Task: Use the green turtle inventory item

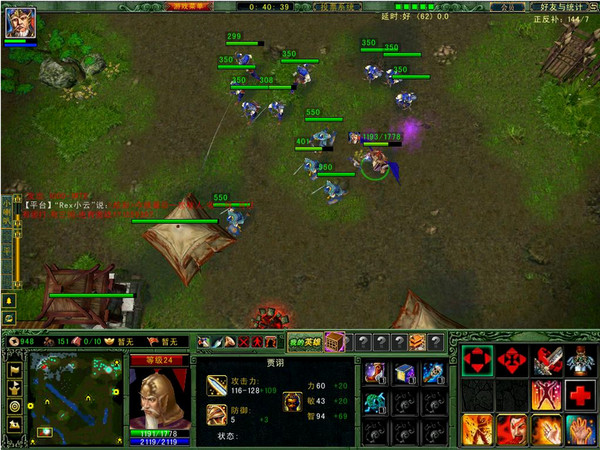Action: tap(377, 403)
